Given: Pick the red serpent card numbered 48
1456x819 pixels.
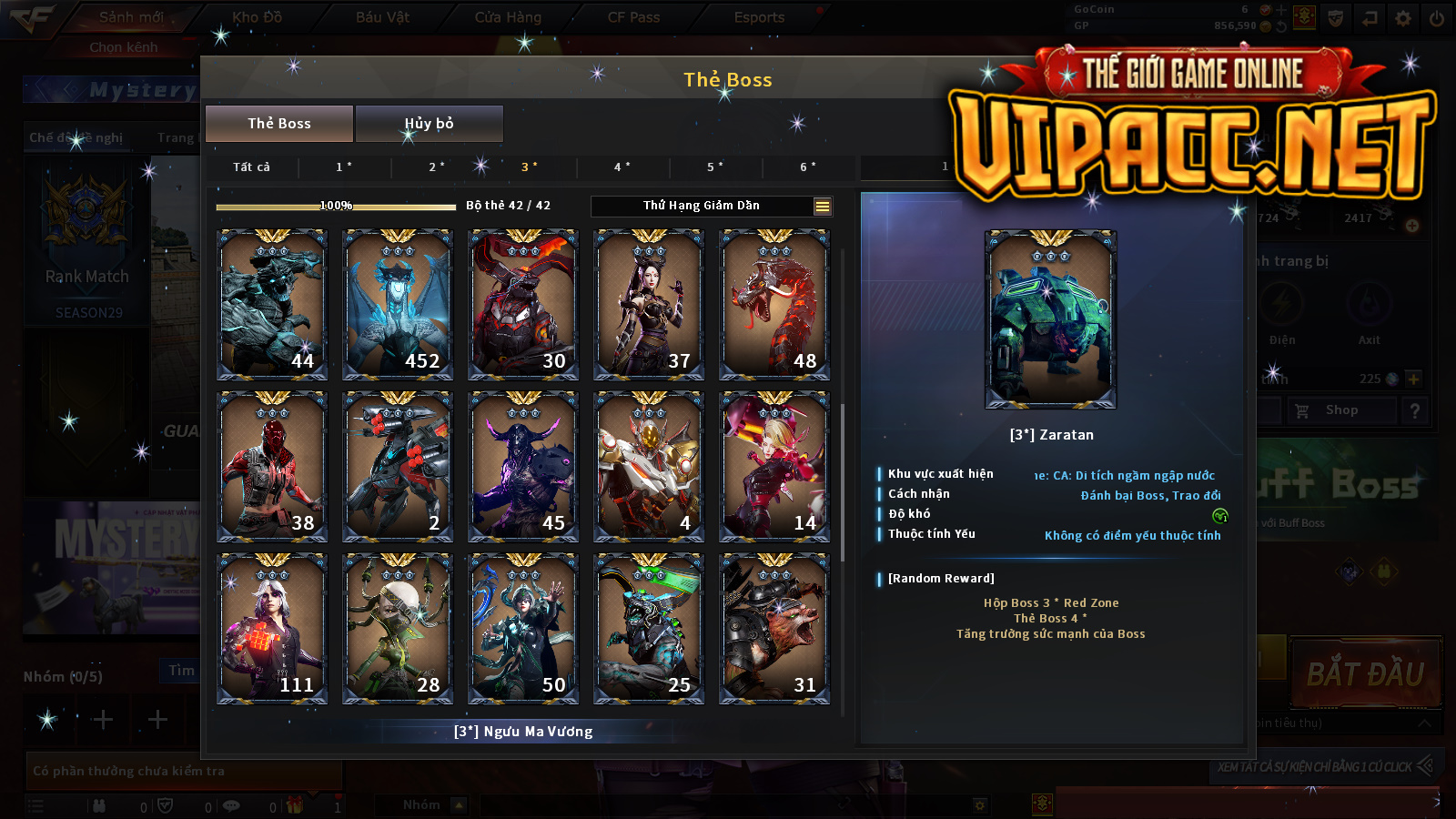Looking at the screenshot, I should coord(774,305).
